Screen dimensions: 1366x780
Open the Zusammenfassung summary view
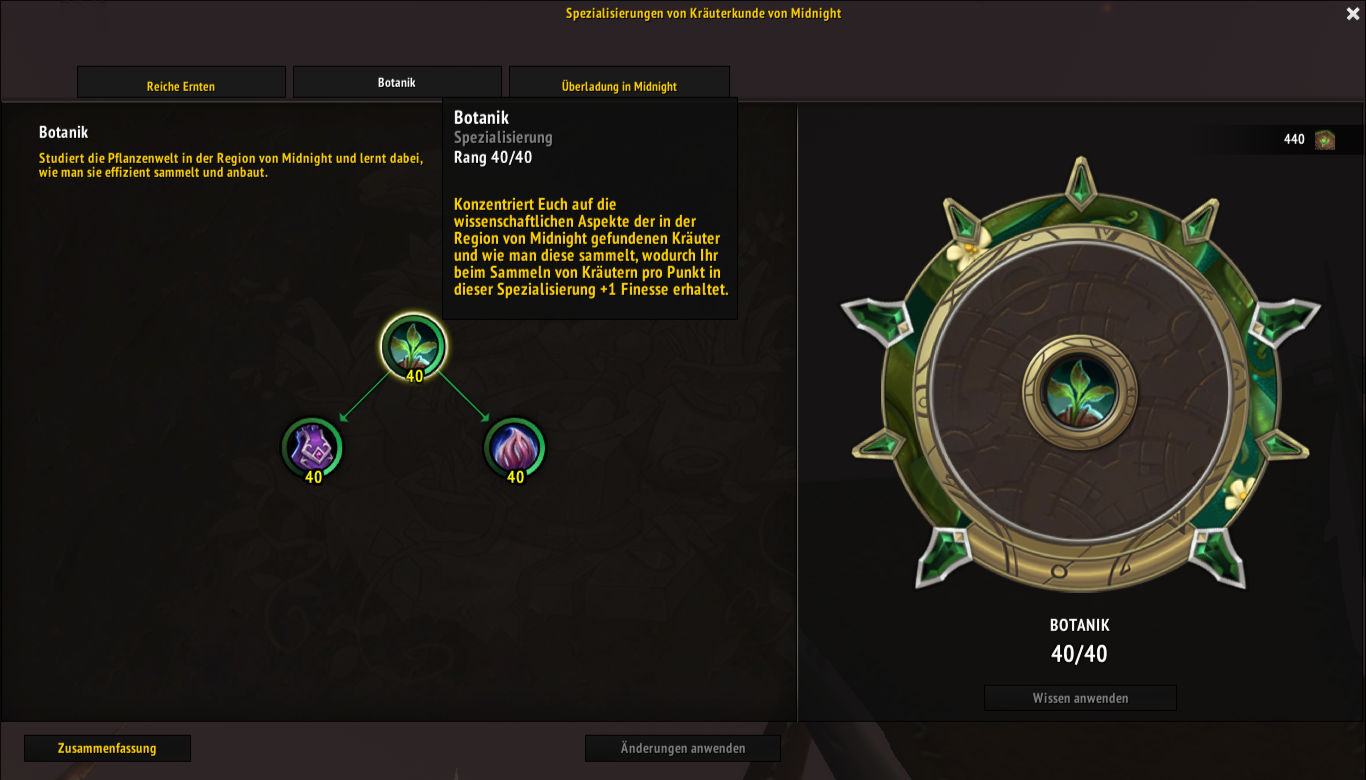(x=107, y=748)
